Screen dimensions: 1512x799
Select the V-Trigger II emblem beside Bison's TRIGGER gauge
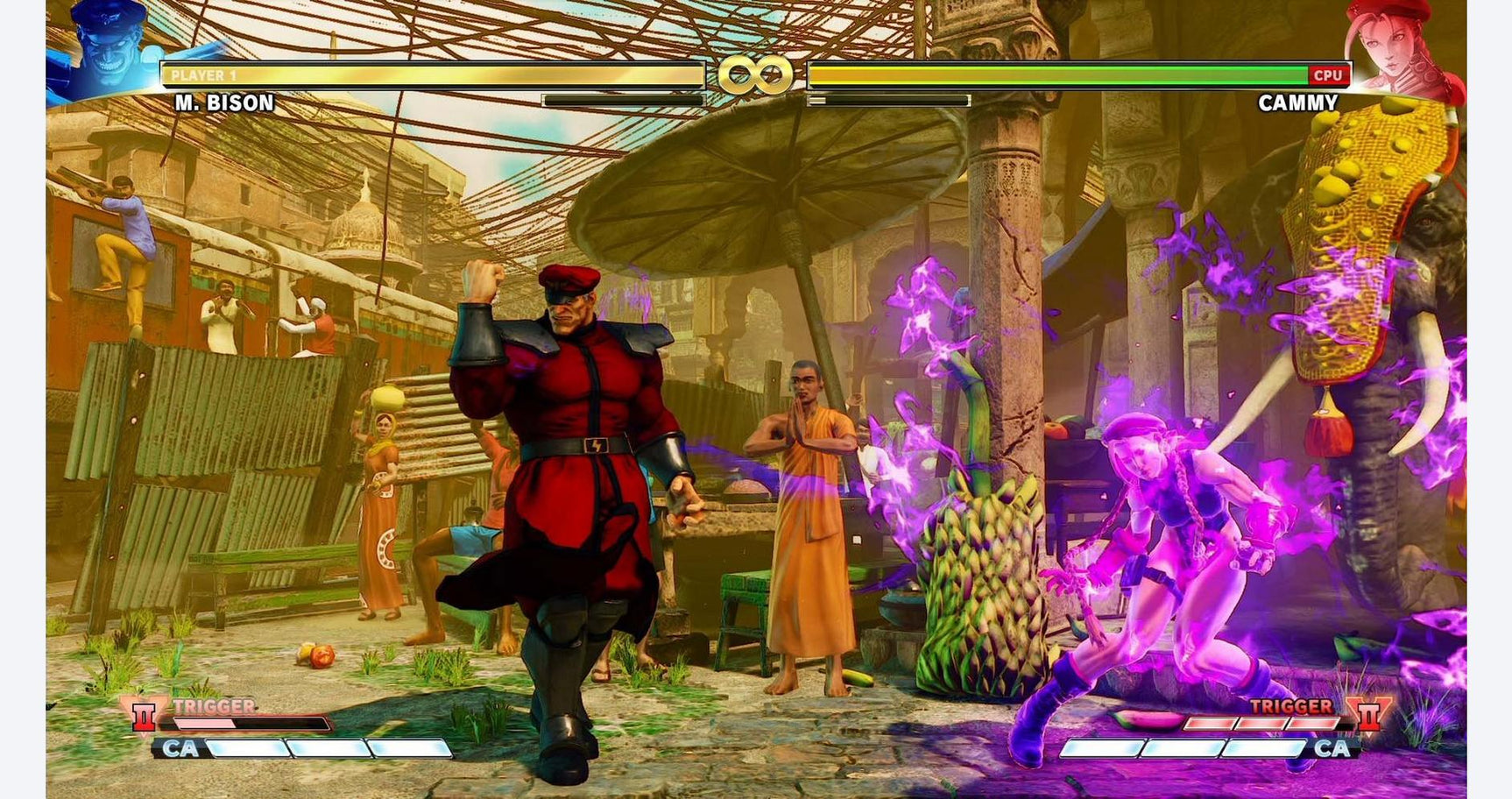coord(143,718)
